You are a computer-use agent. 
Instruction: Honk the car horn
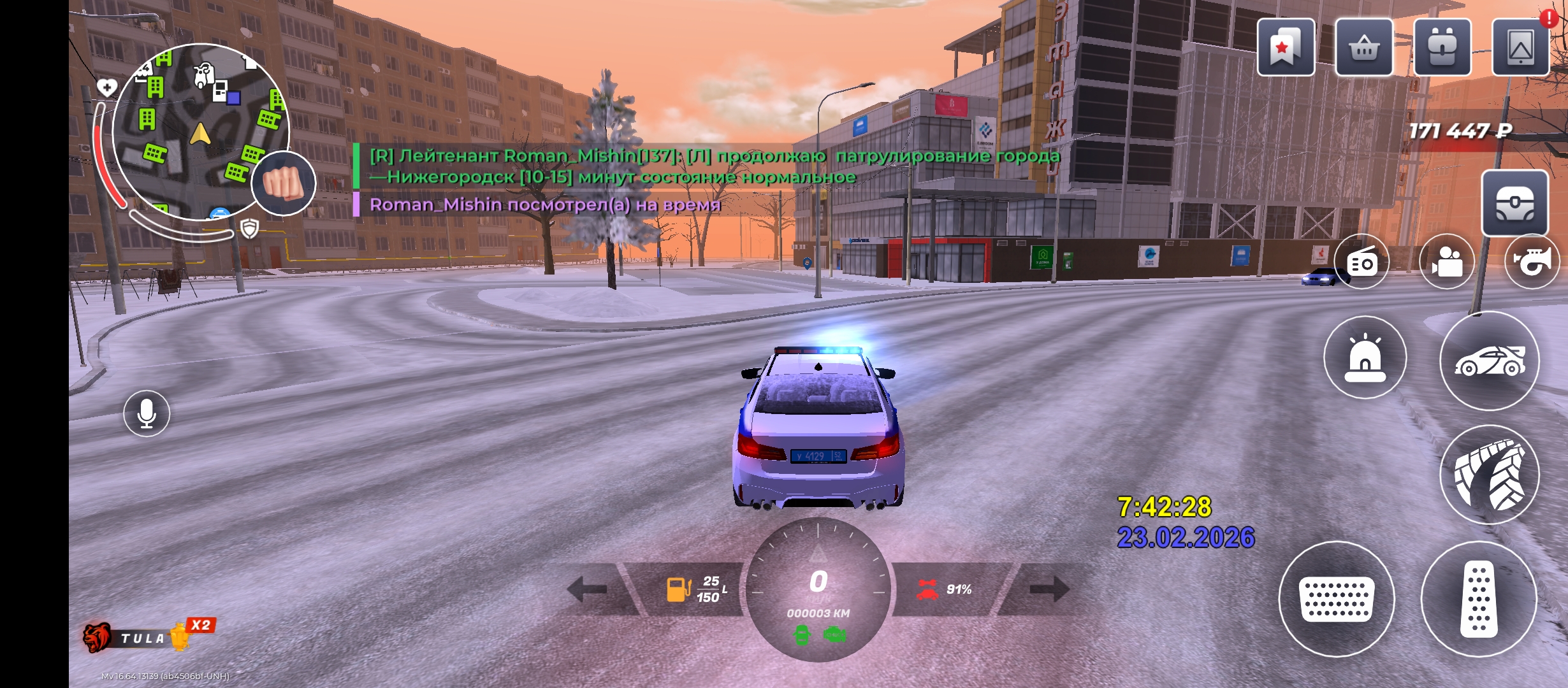[1532, 261]
